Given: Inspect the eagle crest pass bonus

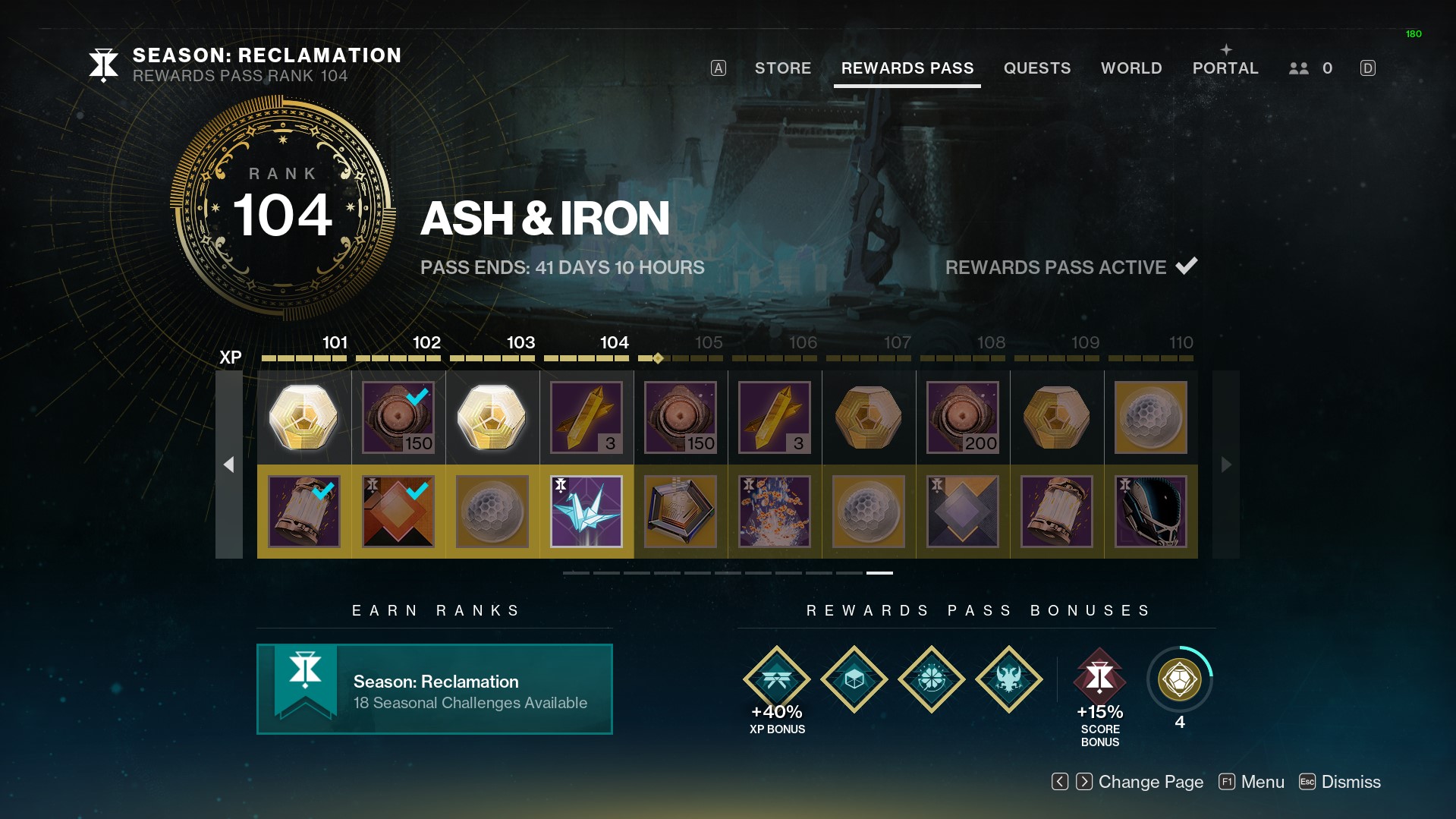Looking at the screenshot, I should (1008, 679).
